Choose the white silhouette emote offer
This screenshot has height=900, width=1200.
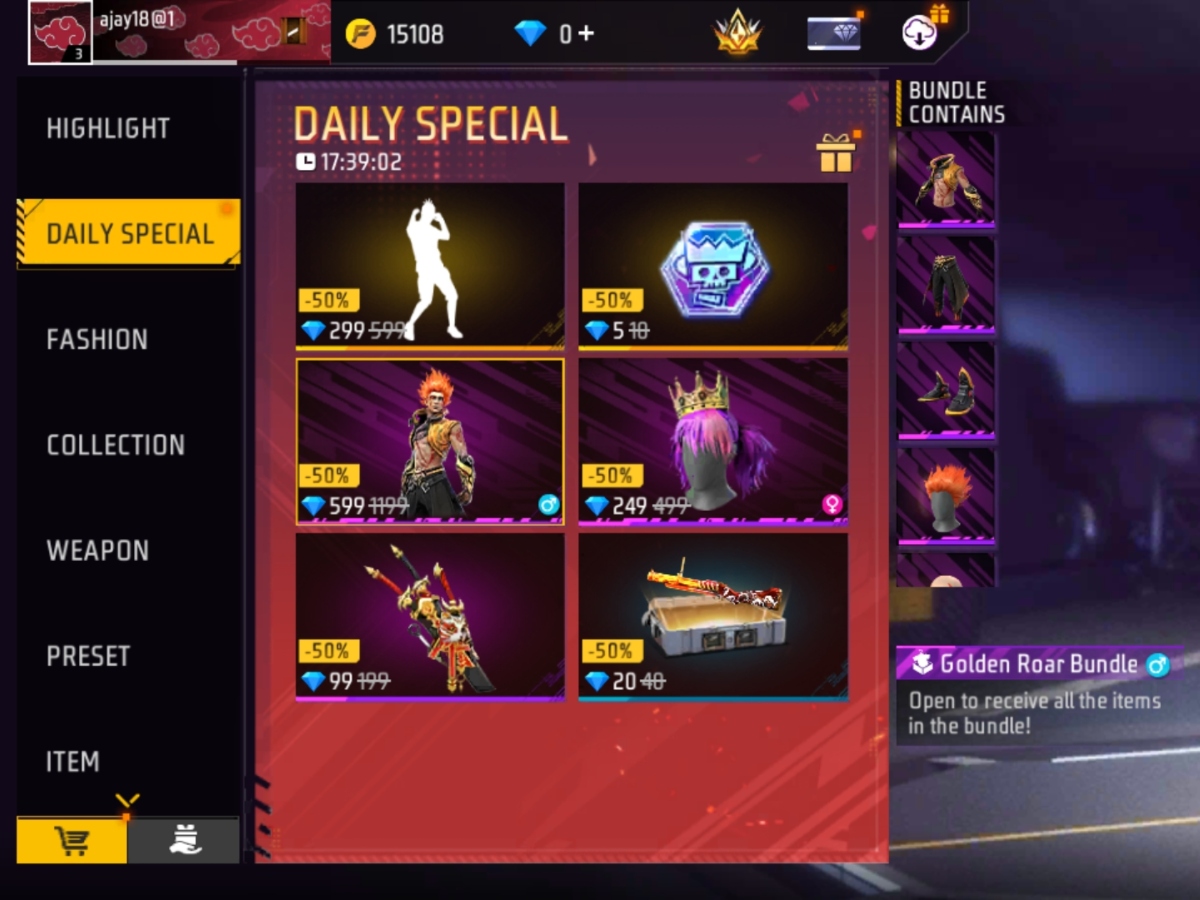[430, 266]
